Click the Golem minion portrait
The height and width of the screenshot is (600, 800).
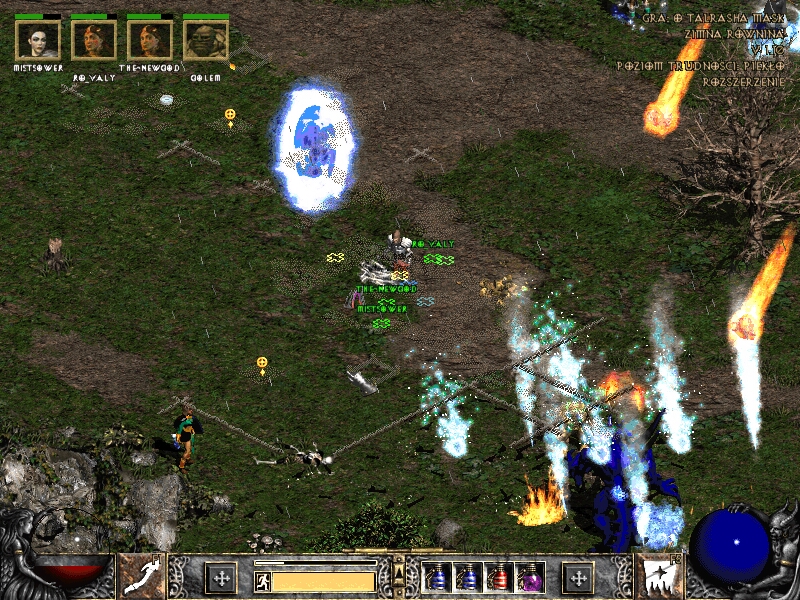click(x=206, y=40)
